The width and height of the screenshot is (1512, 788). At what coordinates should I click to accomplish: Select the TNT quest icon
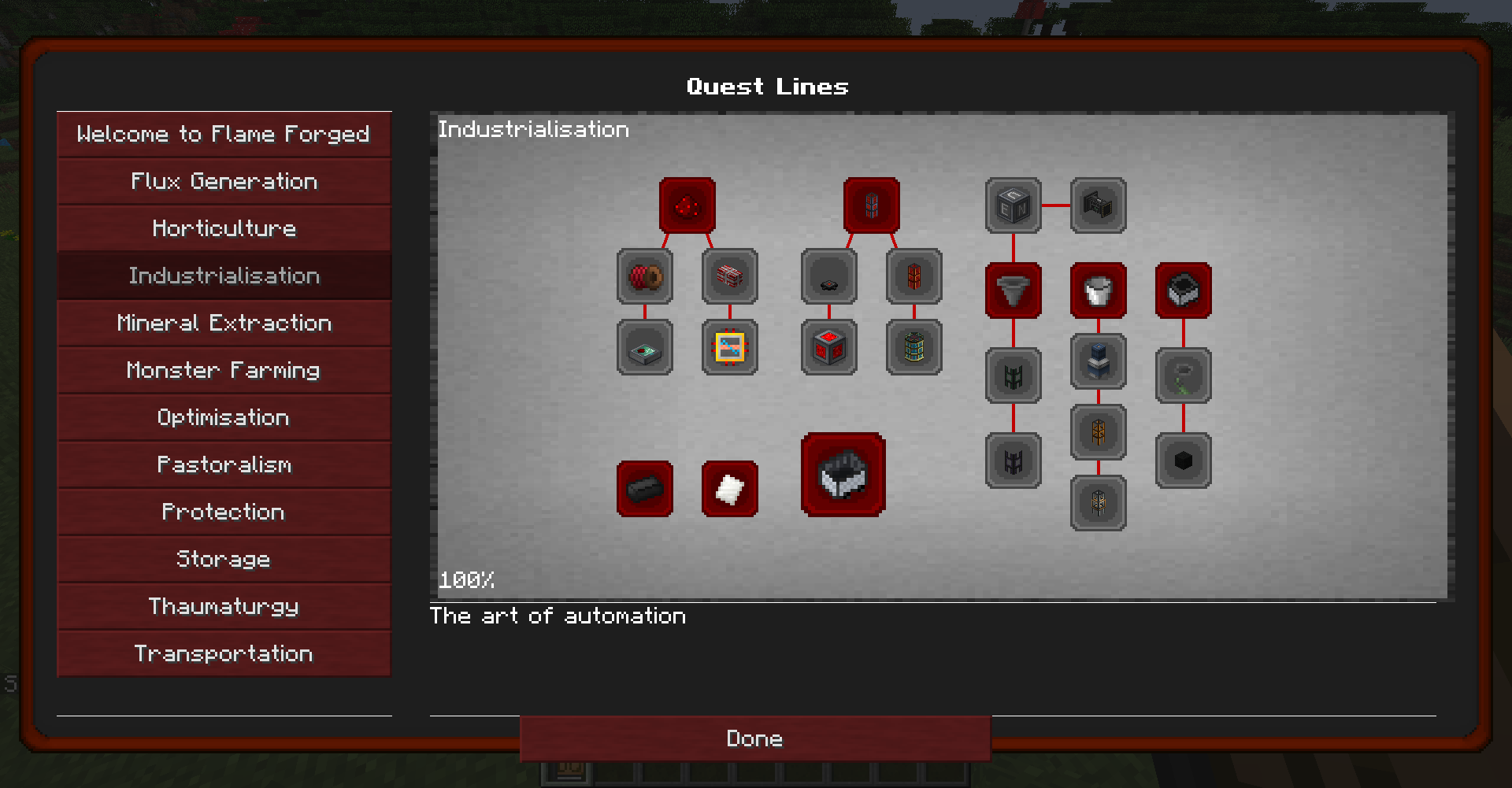pyautogui.click(x=730, y=276)
